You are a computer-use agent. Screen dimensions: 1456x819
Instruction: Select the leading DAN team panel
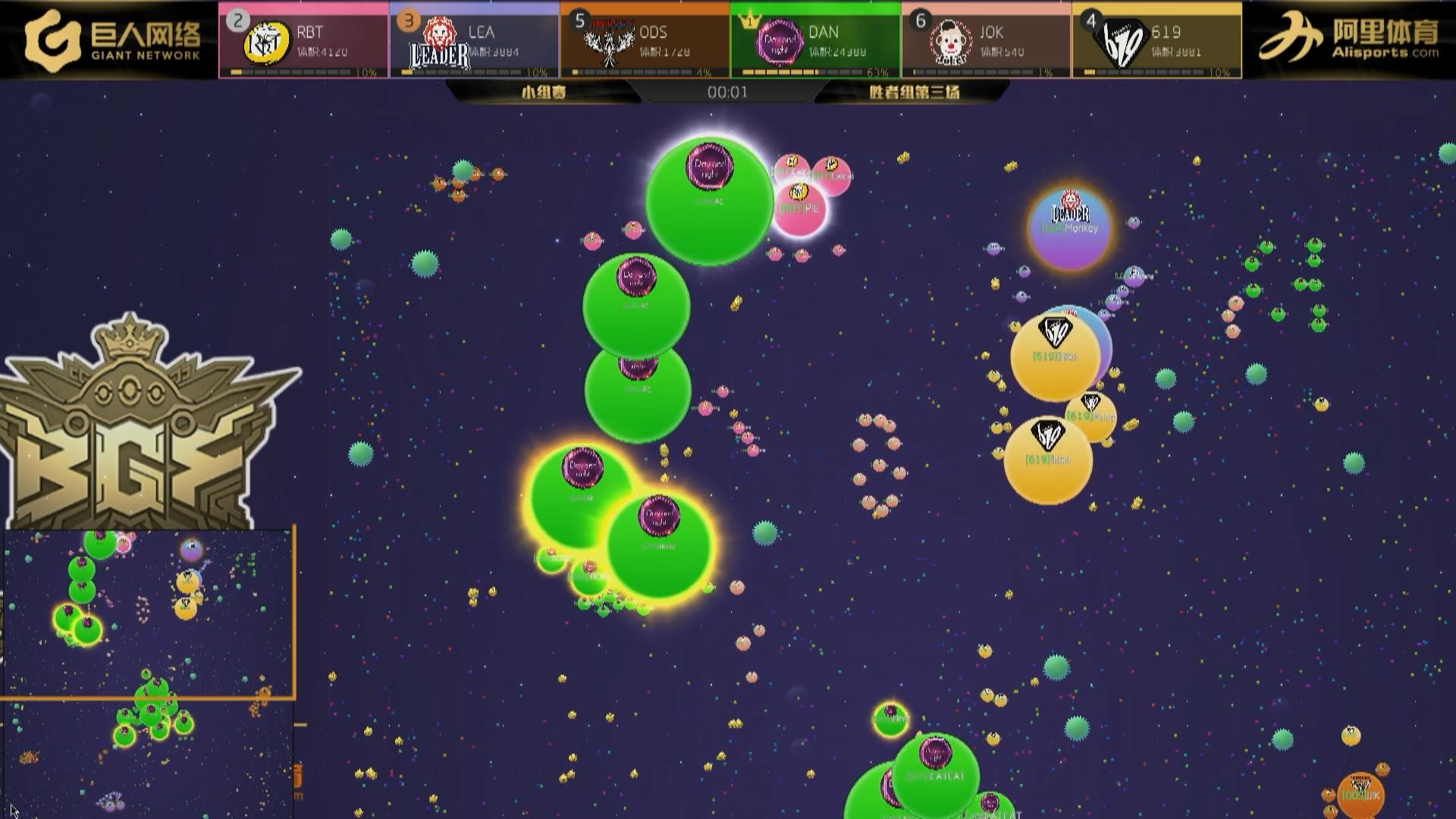[815, 41]
